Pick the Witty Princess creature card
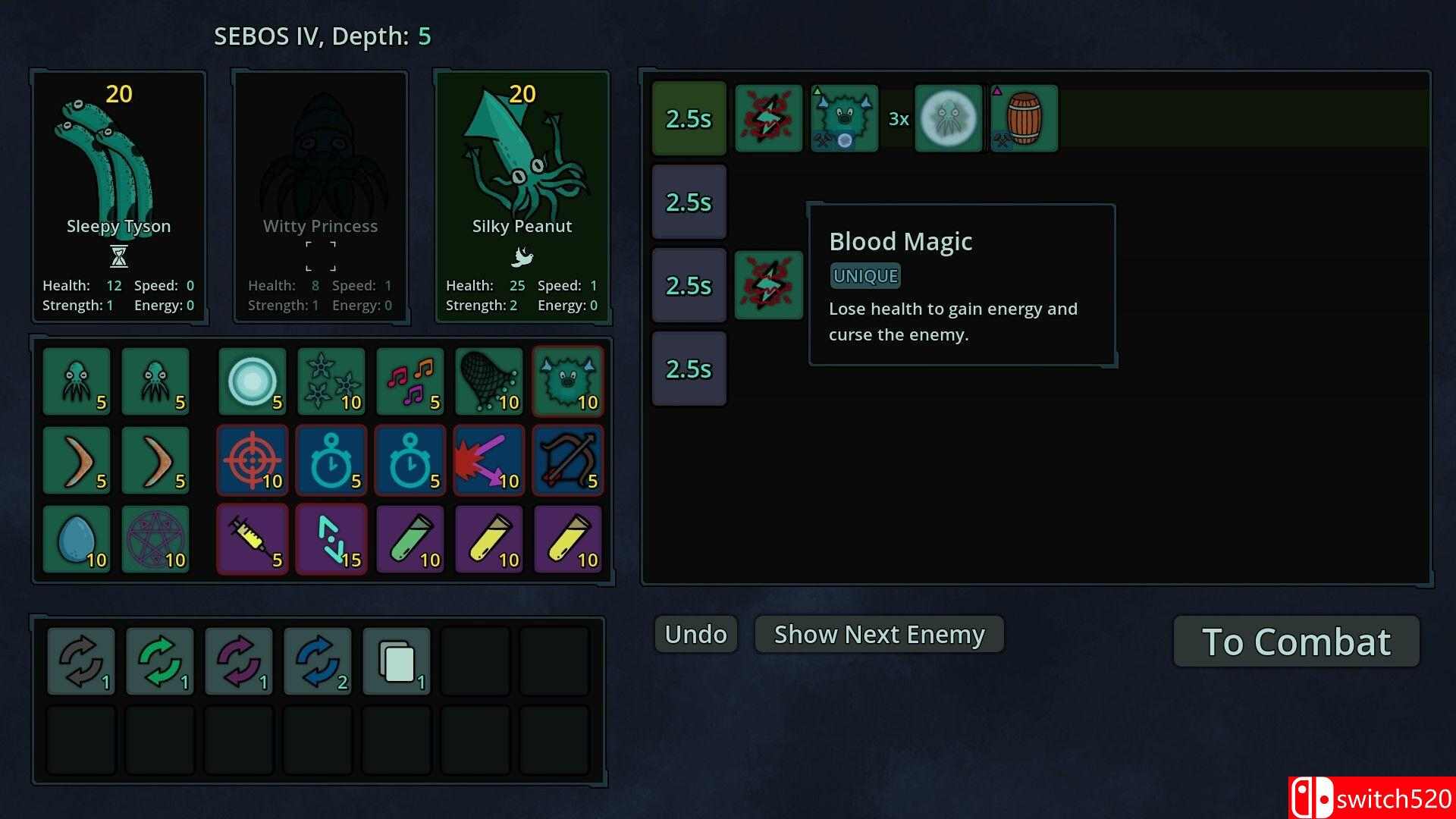Image resolution: width=1456 pixels, height=819 pixels. [x=320, y=196]
